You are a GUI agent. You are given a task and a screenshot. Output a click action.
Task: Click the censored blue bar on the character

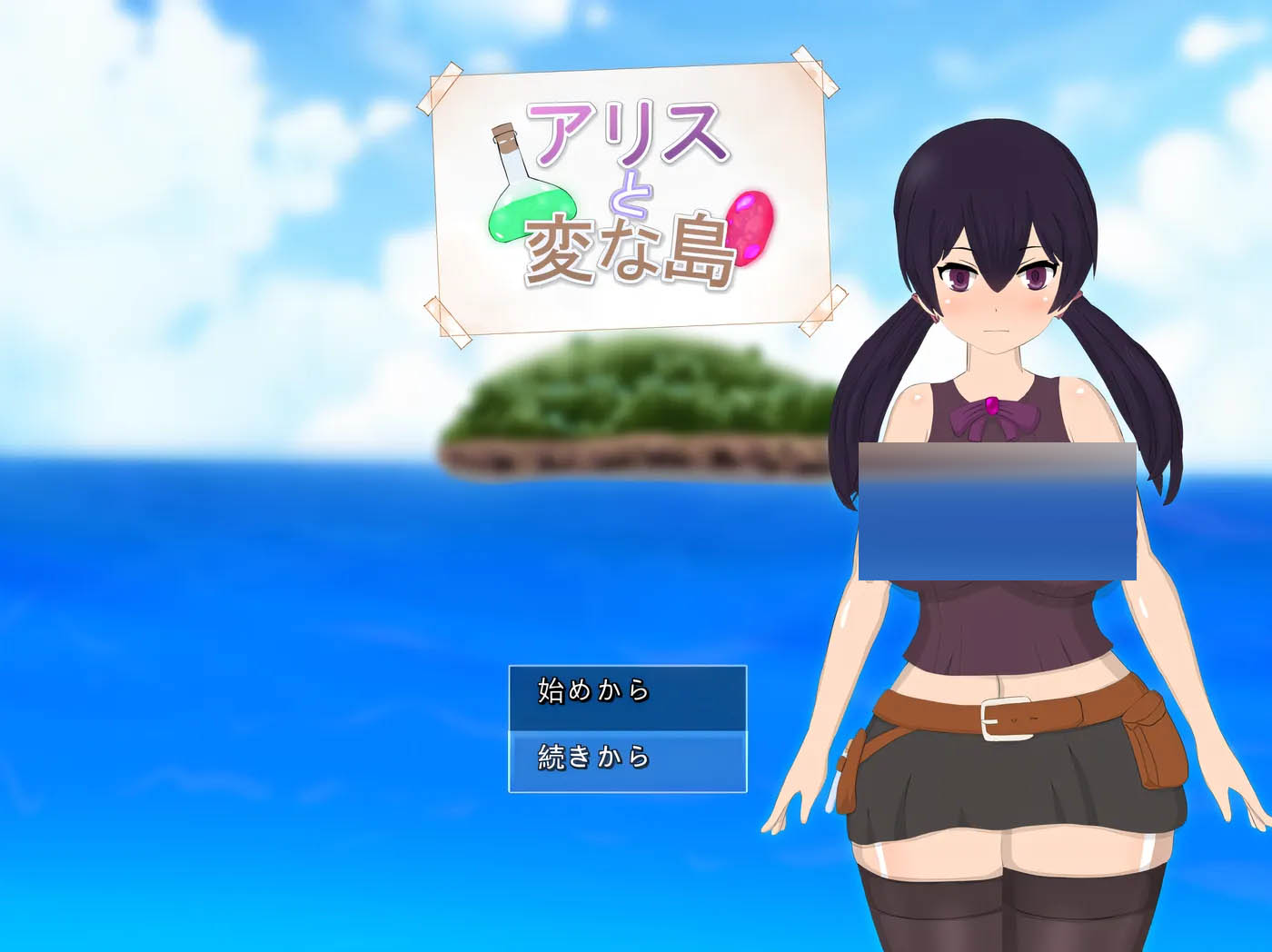point(999,511)
